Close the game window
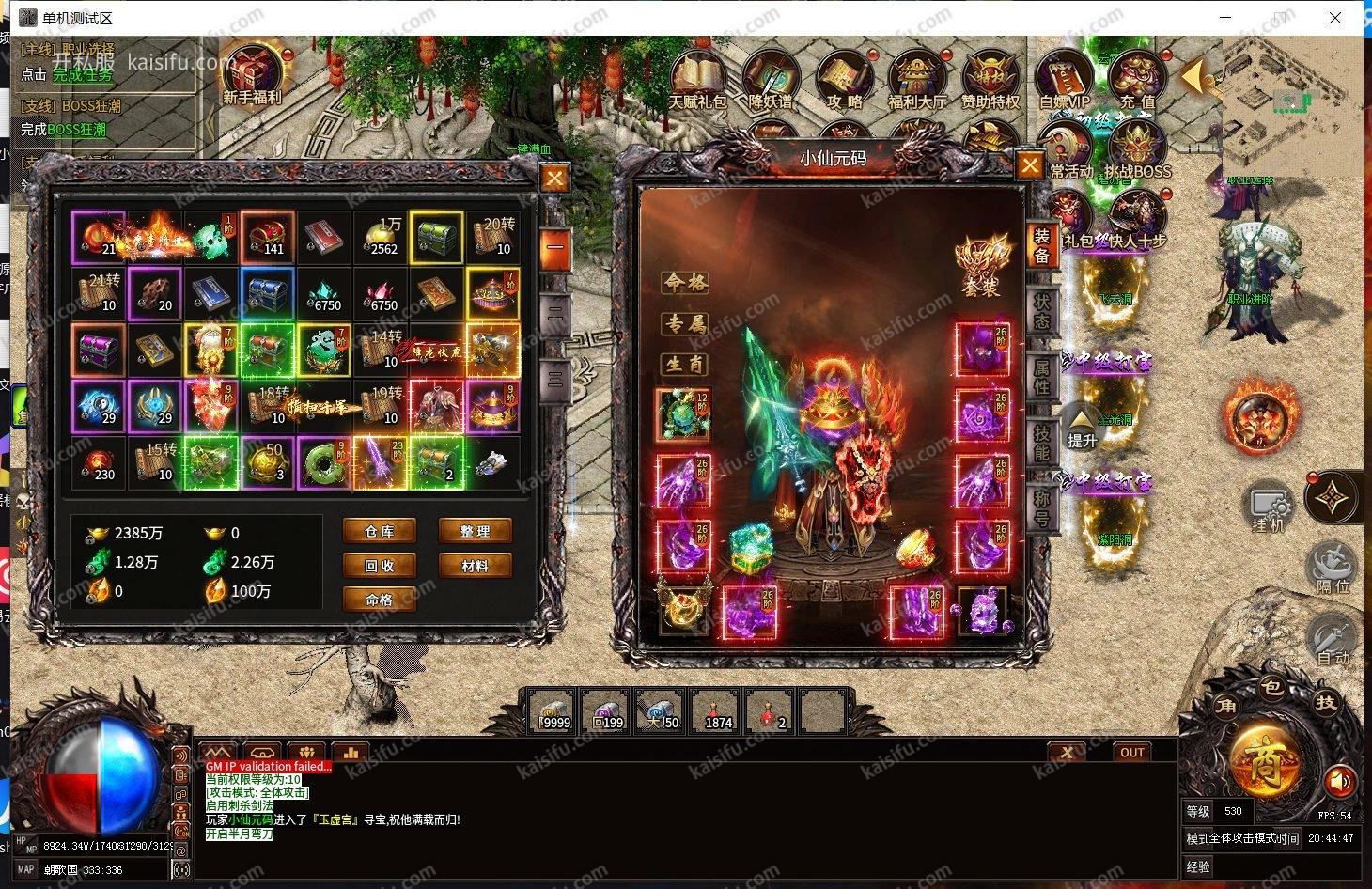Viewport: 1372px width, 889px height. tap(1335, 18)
